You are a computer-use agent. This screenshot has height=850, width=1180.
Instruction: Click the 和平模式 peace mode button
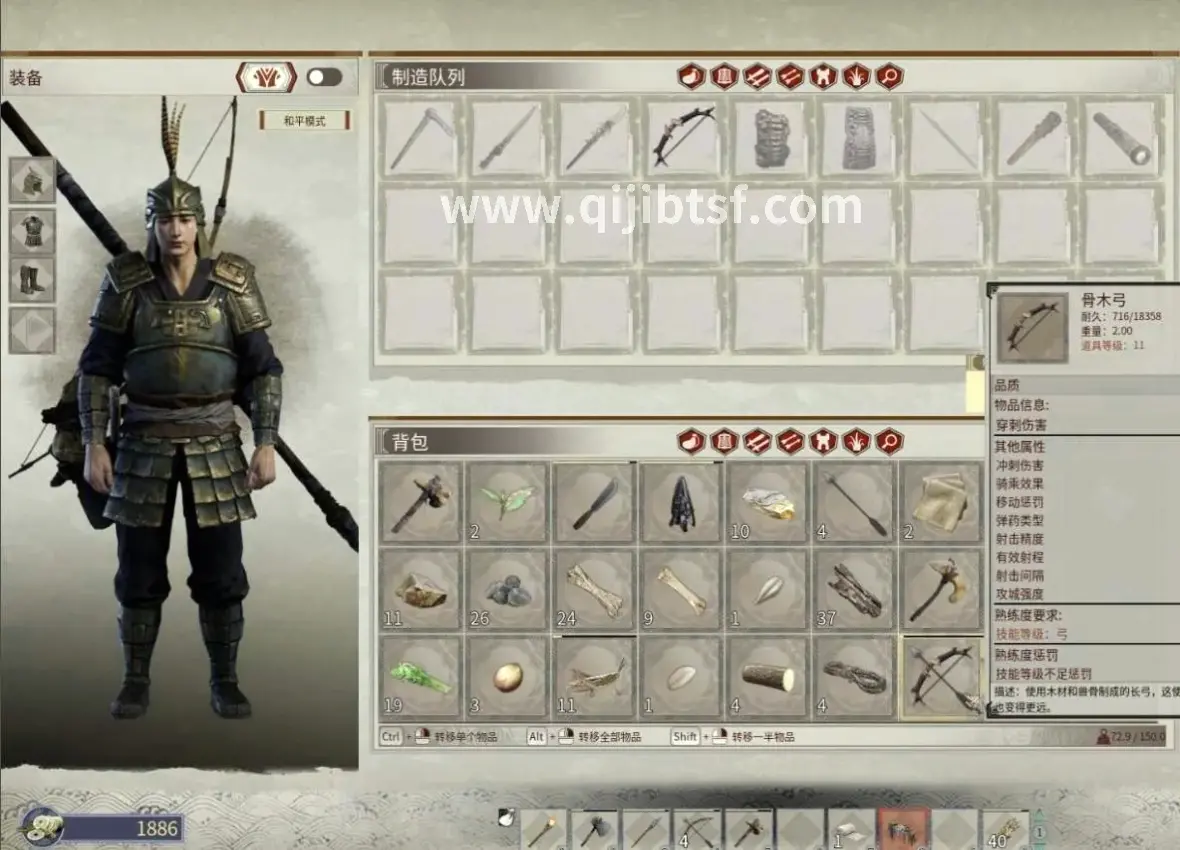click(304, 121)
